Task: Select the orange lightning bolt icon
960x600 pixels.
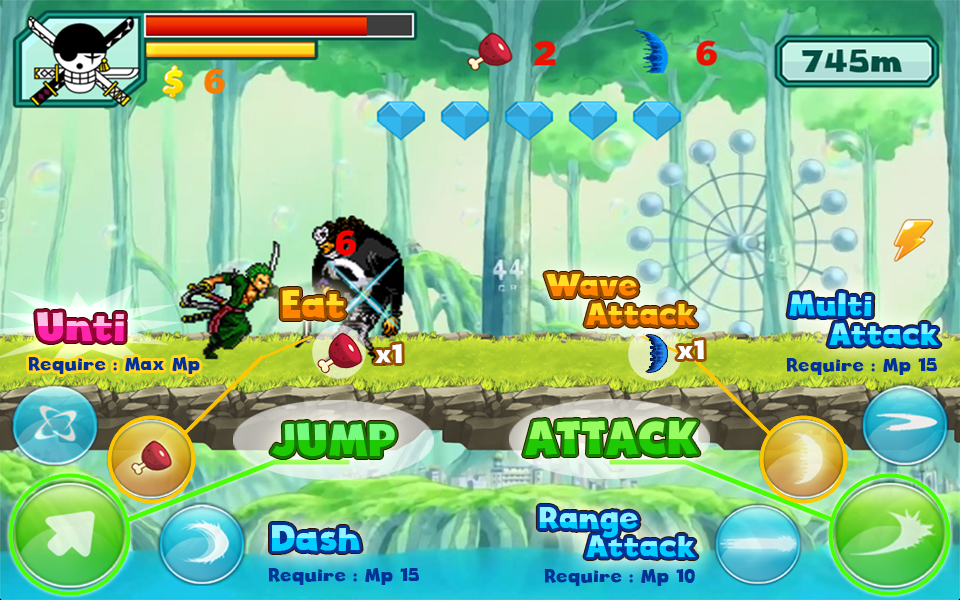Action: pos(912,240)
